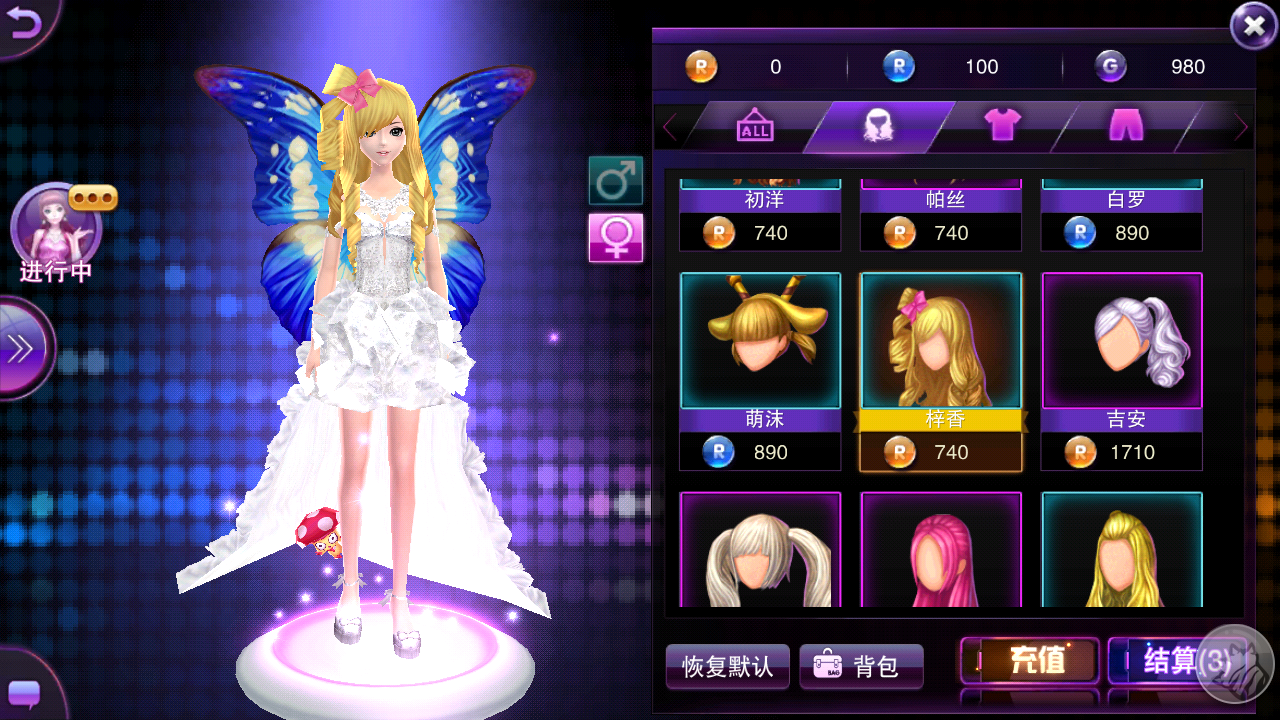Close the shop with the X button
The width and height of the screenshot is (1280, 720).
point(1253,27)
